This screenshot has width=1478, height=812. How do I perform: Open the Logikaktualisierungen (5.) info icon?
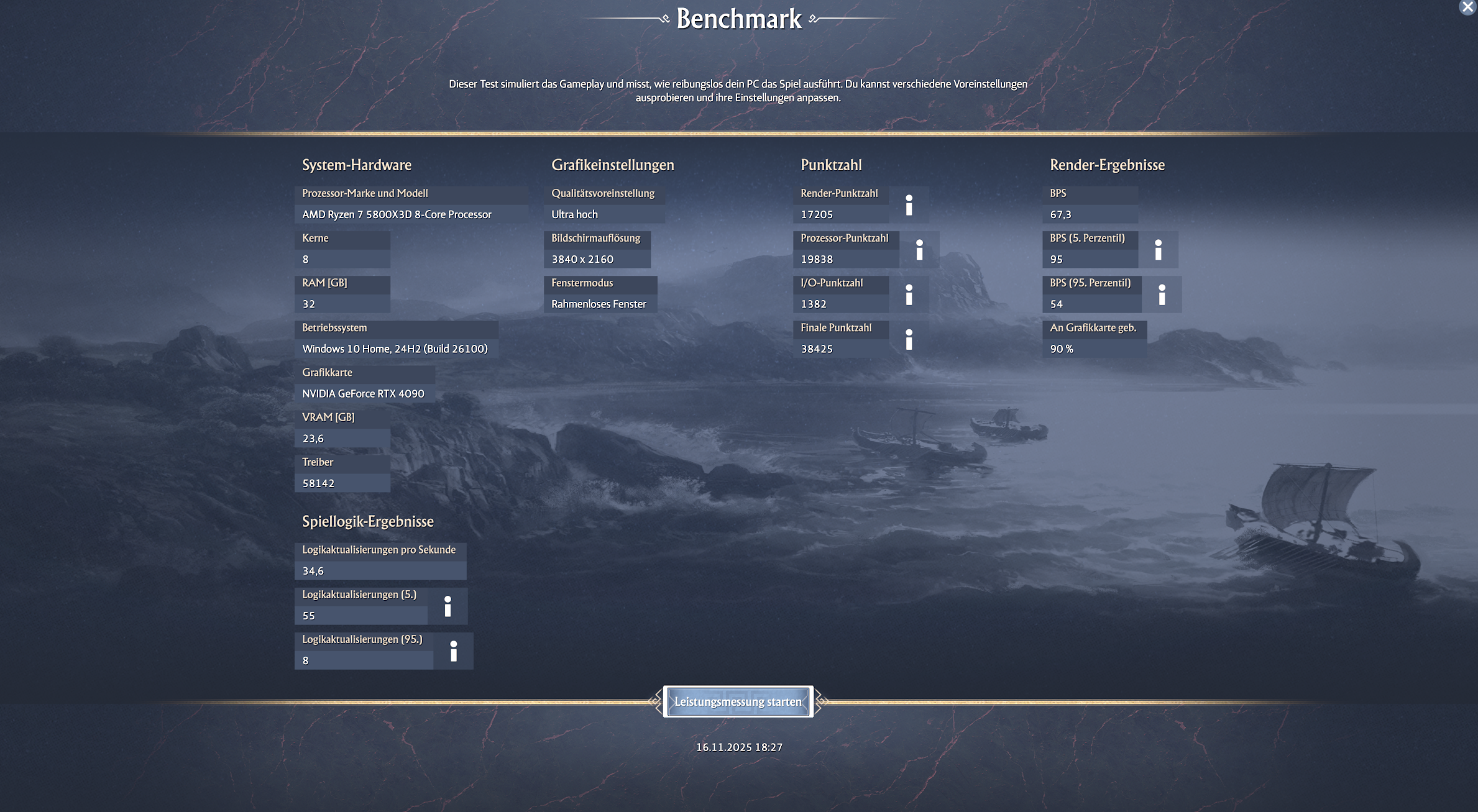click(448, 606)
